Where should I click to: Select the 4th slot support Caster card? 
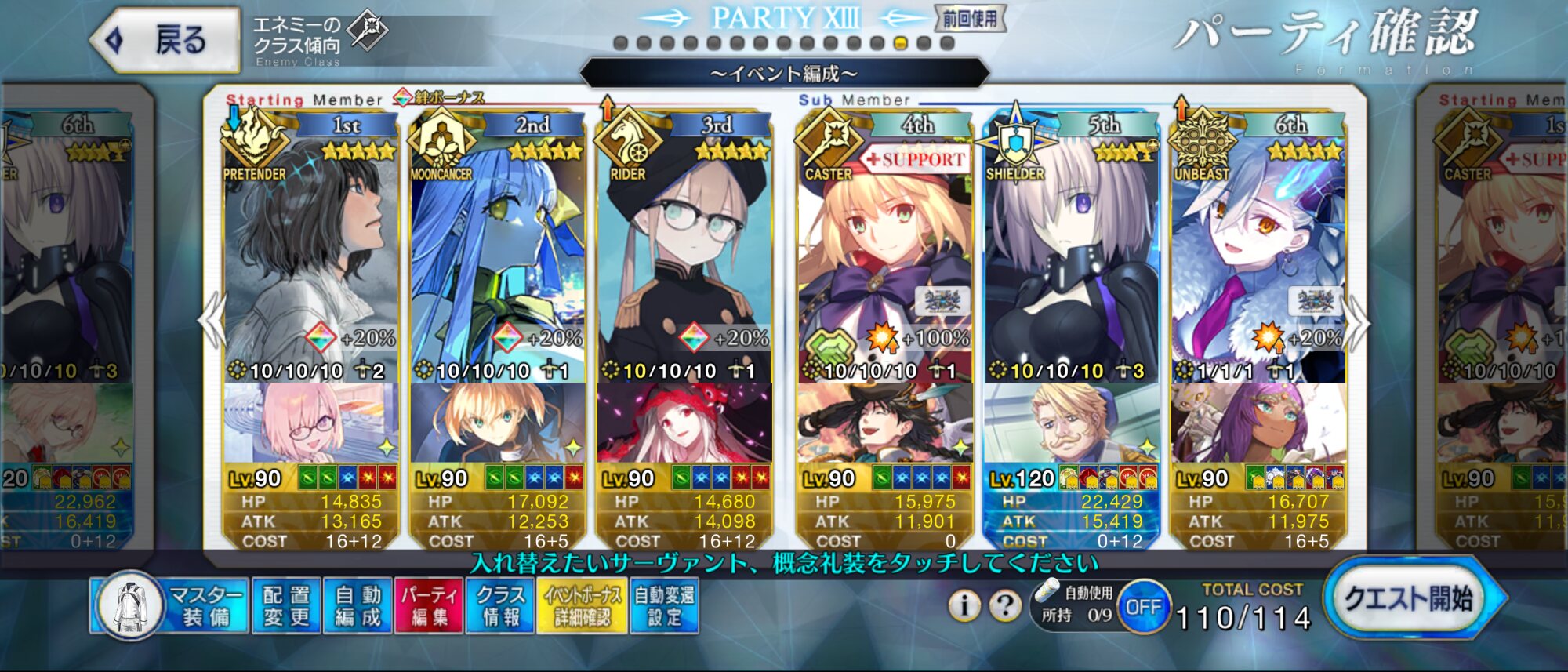tap(884, 259)
